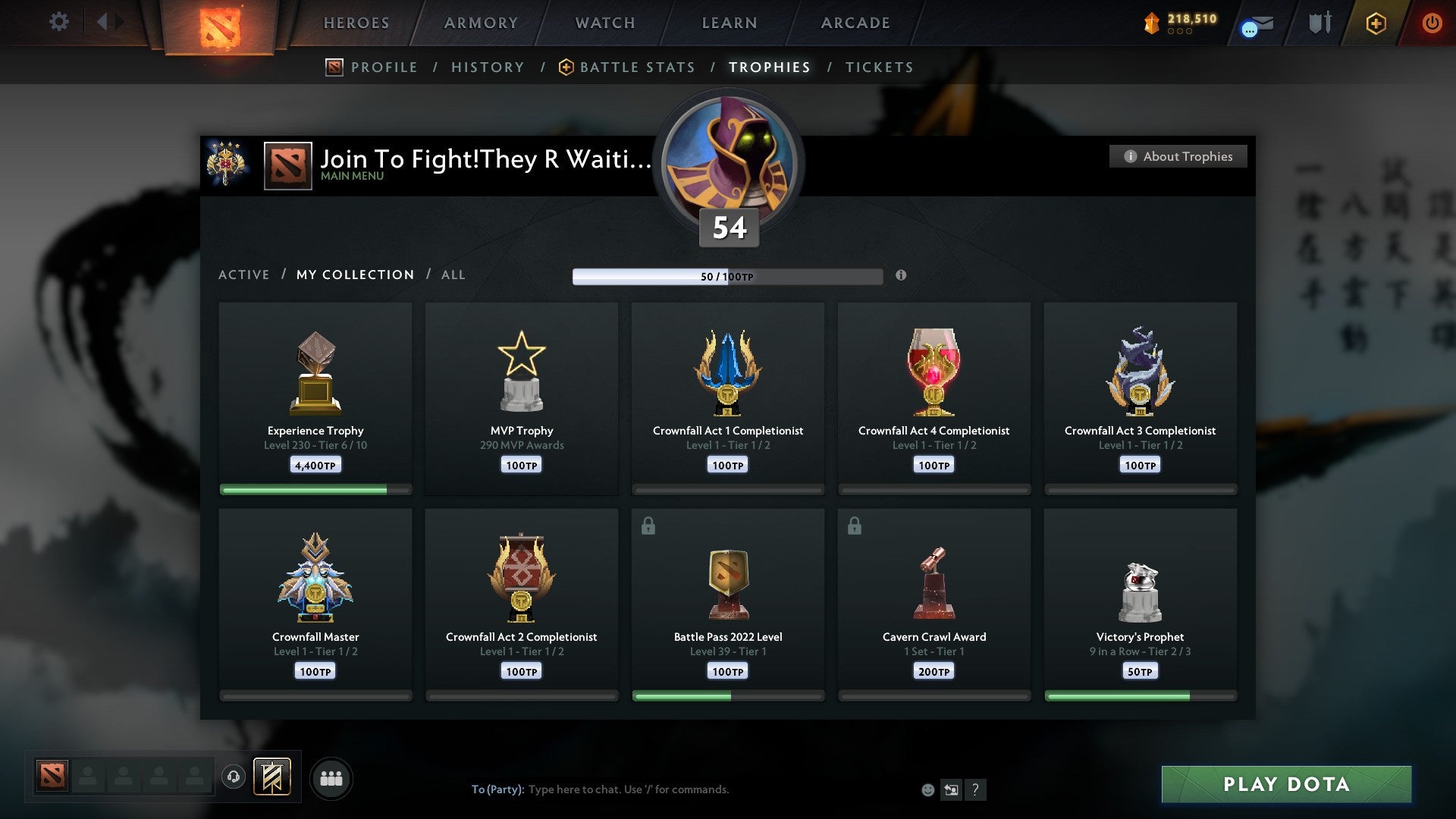Click the Dota Plus hexagon icon
The height and width of the screenshot is (819, 1456).
click(1375, 24)
